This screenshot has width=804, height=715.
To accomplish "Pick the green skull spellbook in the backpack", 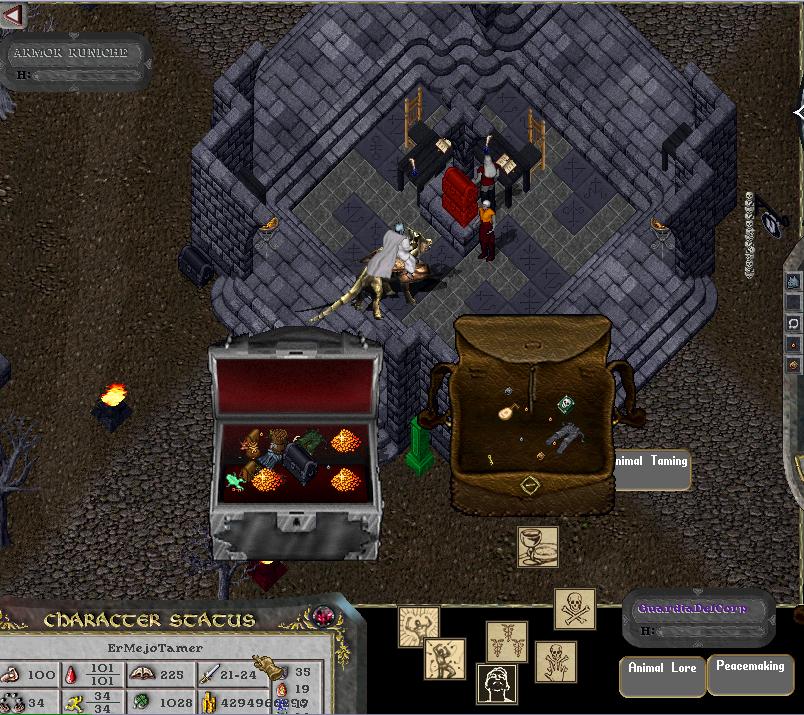I will tap(566, 404).
